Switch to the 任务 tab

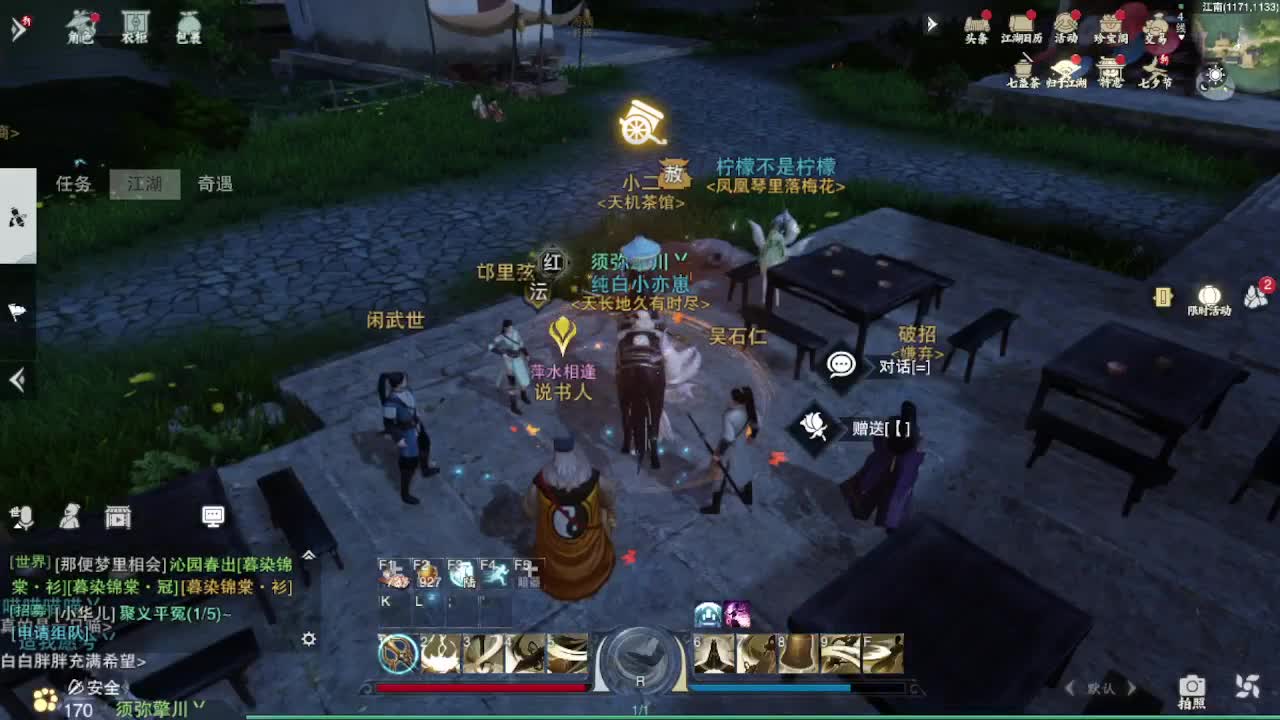coord(71,185)
